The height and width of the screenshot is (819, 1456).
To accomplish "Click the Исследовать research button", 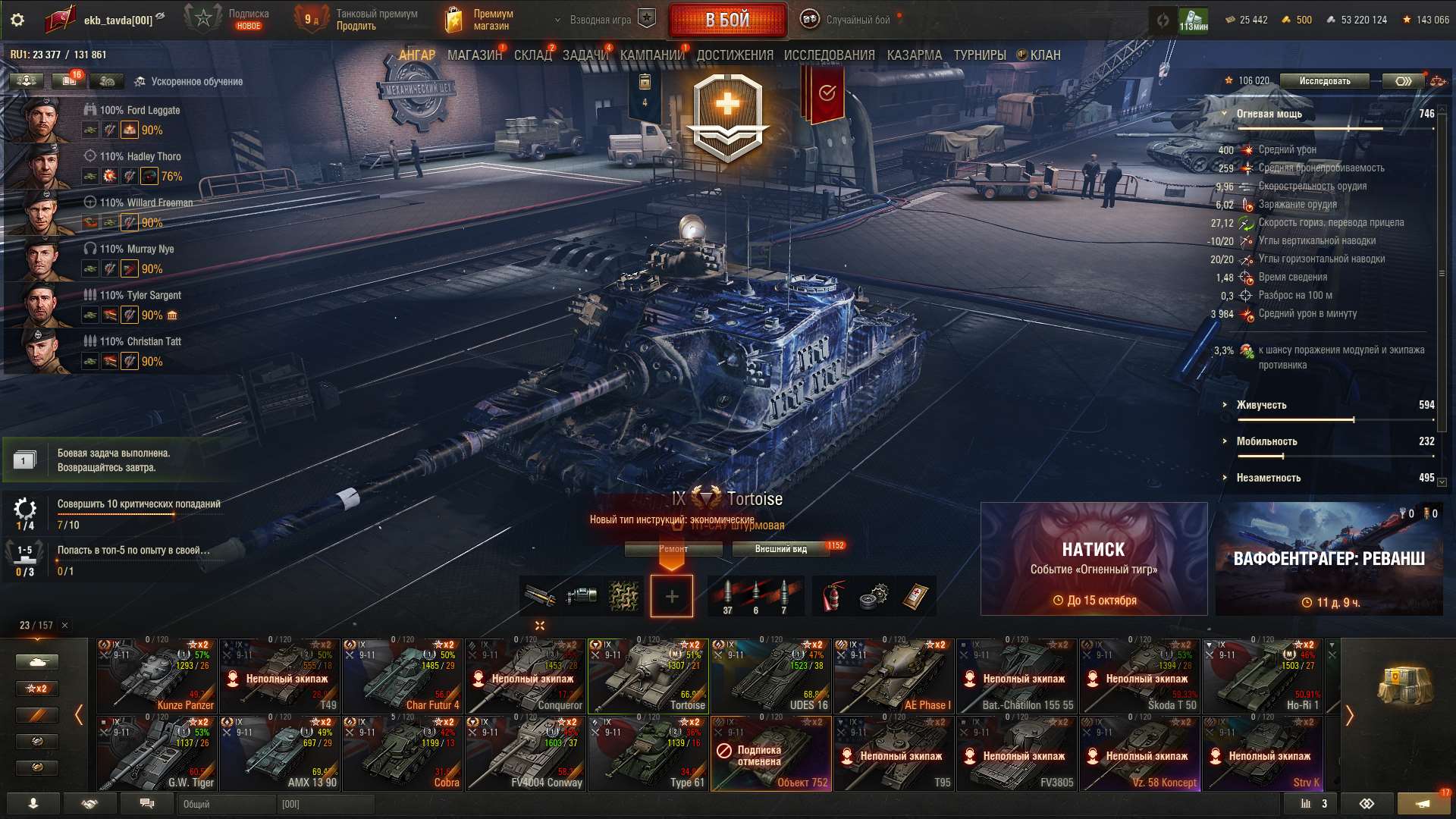I will [x=1324, y=80].
